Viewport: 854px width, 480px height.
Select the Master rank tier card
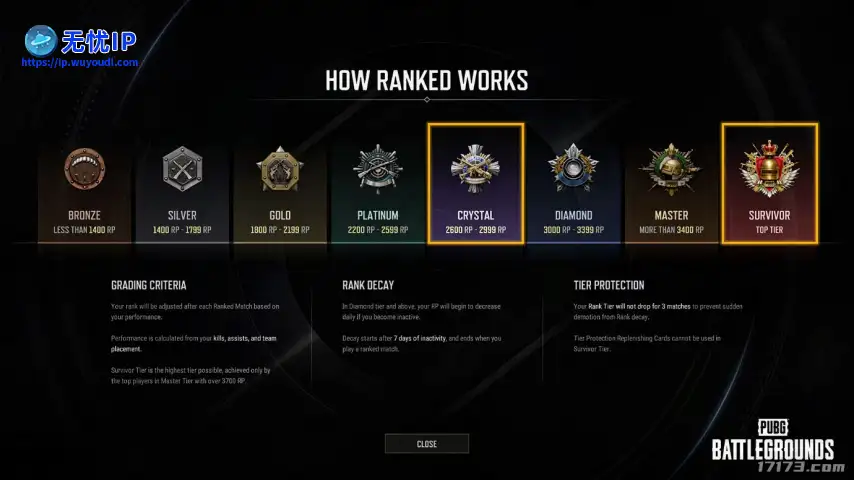point(672,185)
